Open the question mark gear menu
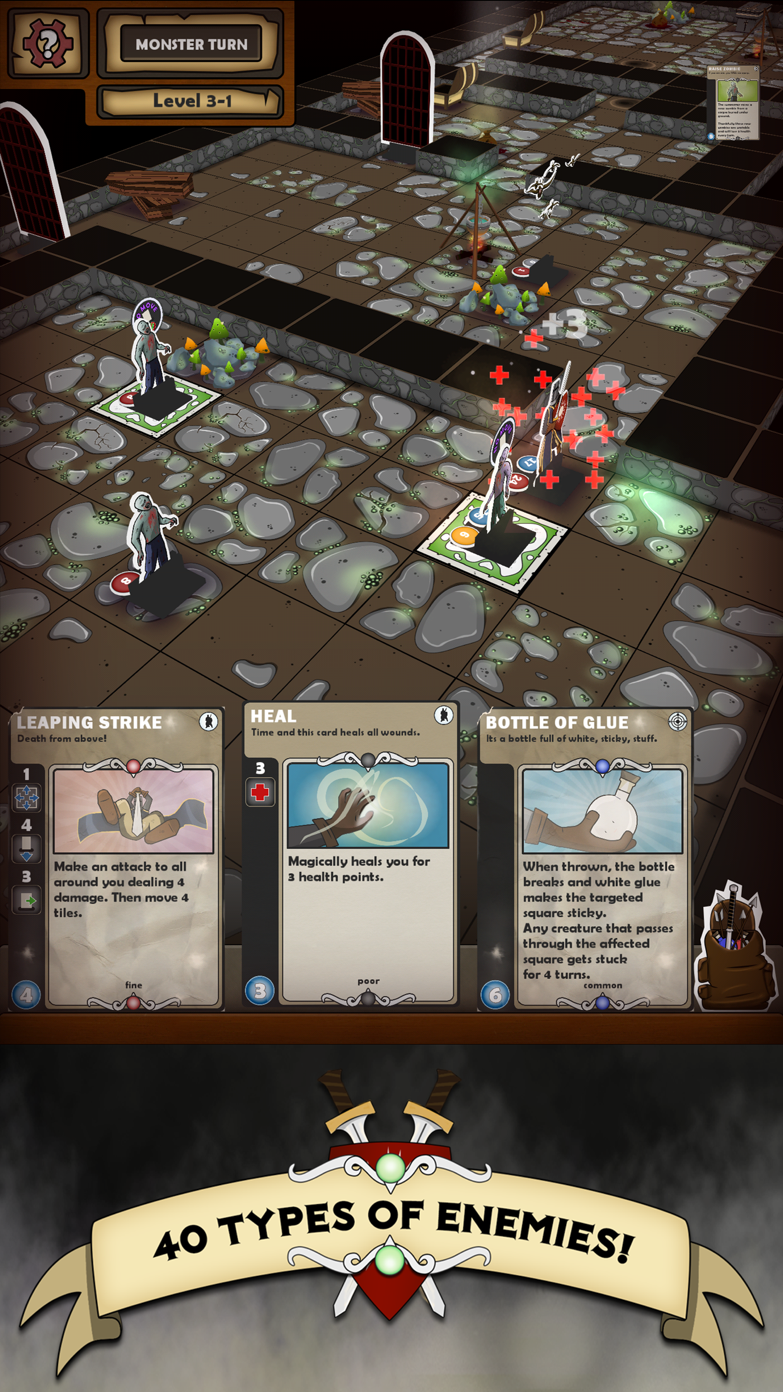Screen dimensions: 783x1392 click(x=48, y=43)
